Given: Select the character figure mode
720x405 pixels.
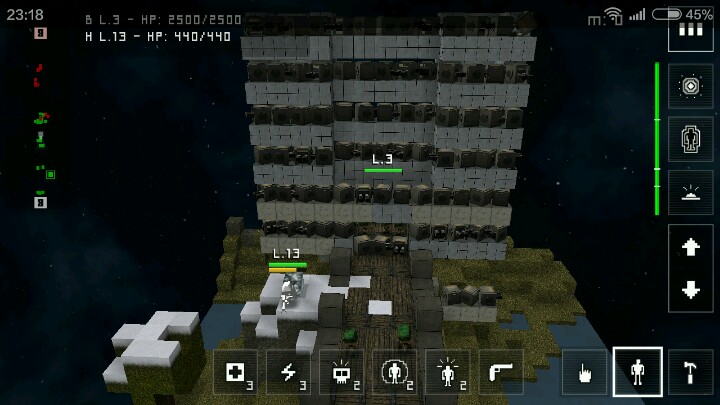Looking at the screenshot, I should [x=637, y=372].
